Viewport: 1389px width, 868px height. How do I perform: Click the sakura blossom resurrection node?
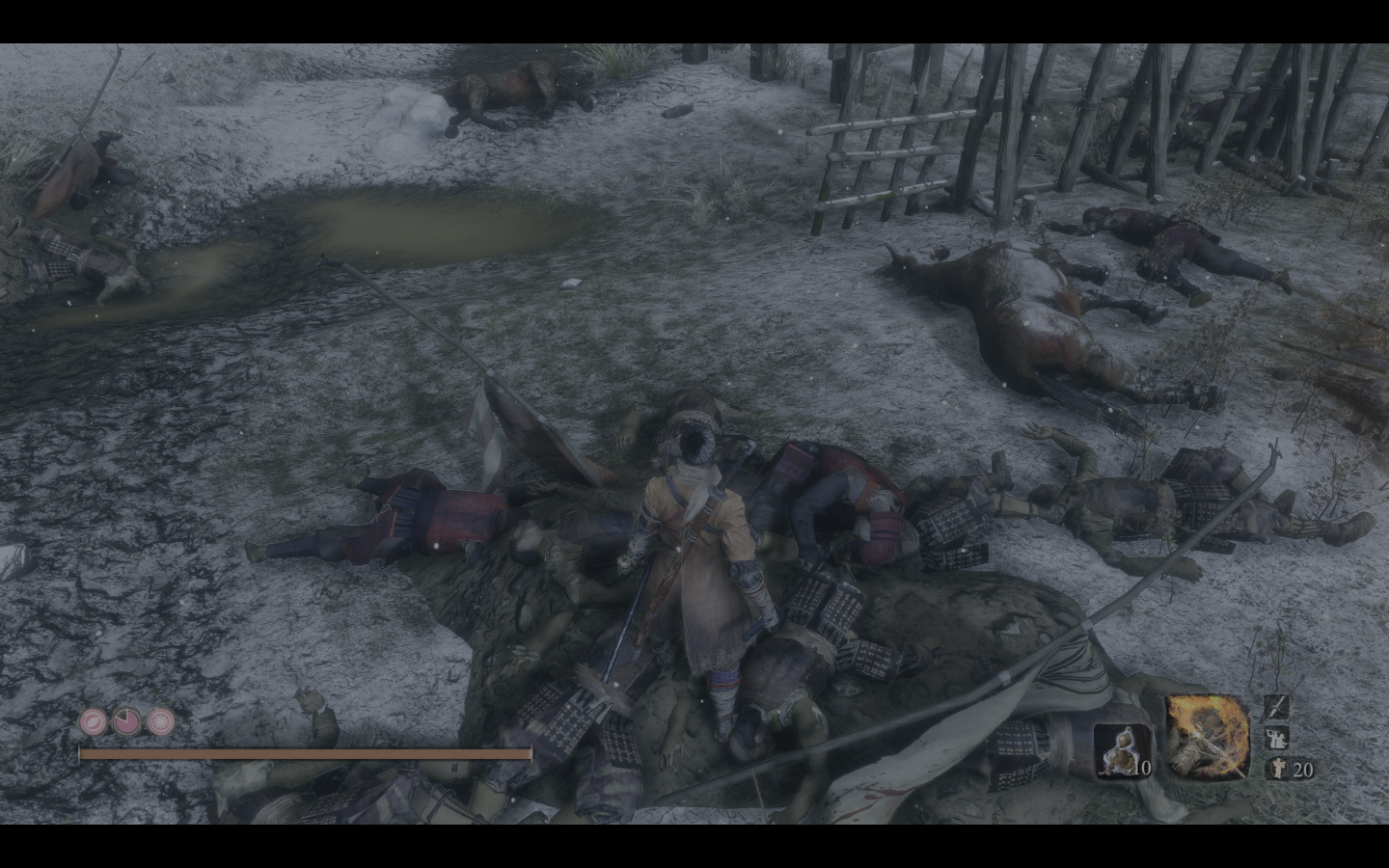coord(161,720)
